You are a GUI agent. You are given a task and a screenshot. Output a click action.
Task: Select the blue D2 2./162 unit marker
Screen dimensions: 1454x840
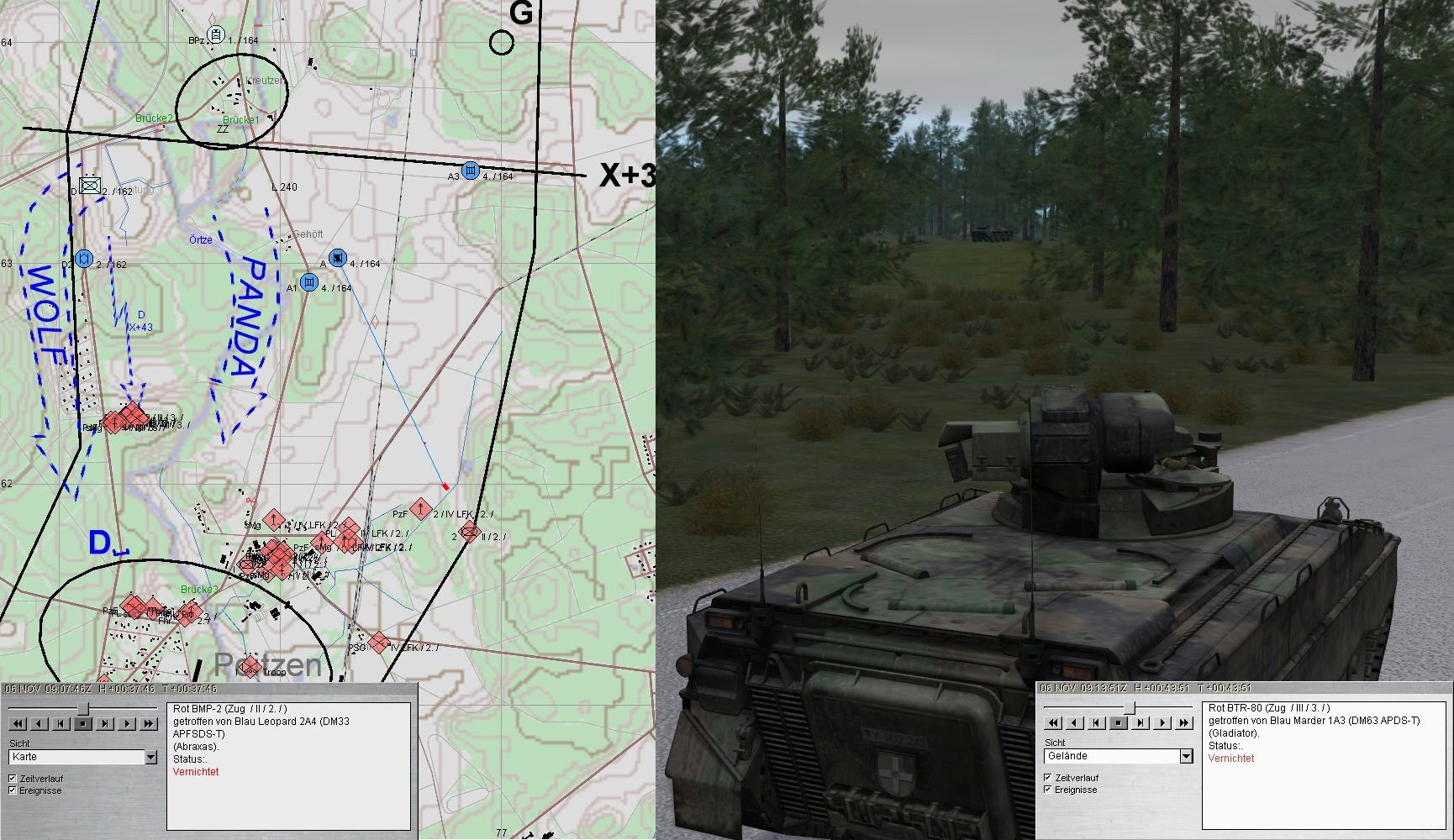pyautogui.click(x=82, y=258)
